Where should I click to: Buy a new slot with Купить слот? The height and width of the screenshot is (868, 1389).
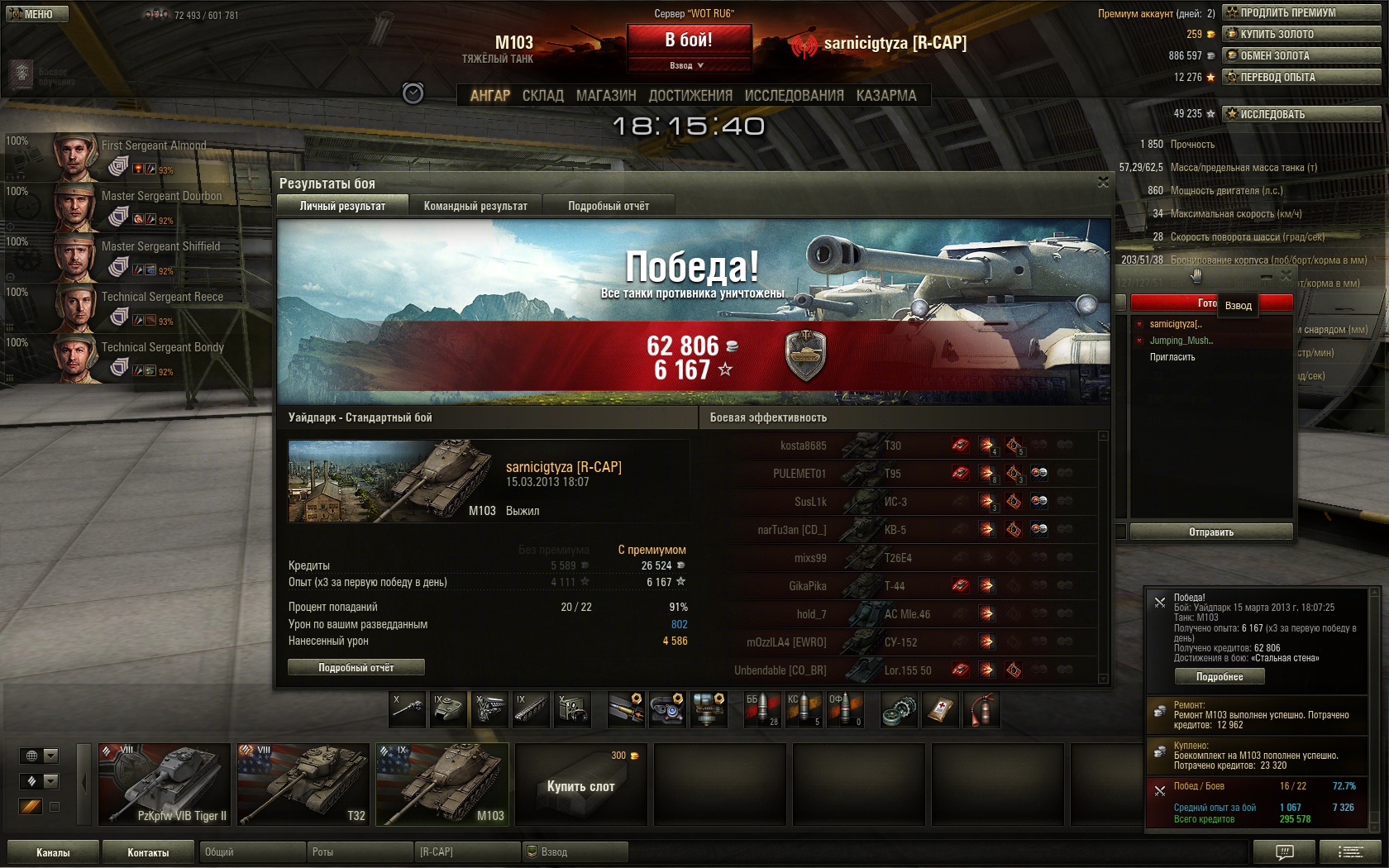pyautogui.click(x=580, y=785)
